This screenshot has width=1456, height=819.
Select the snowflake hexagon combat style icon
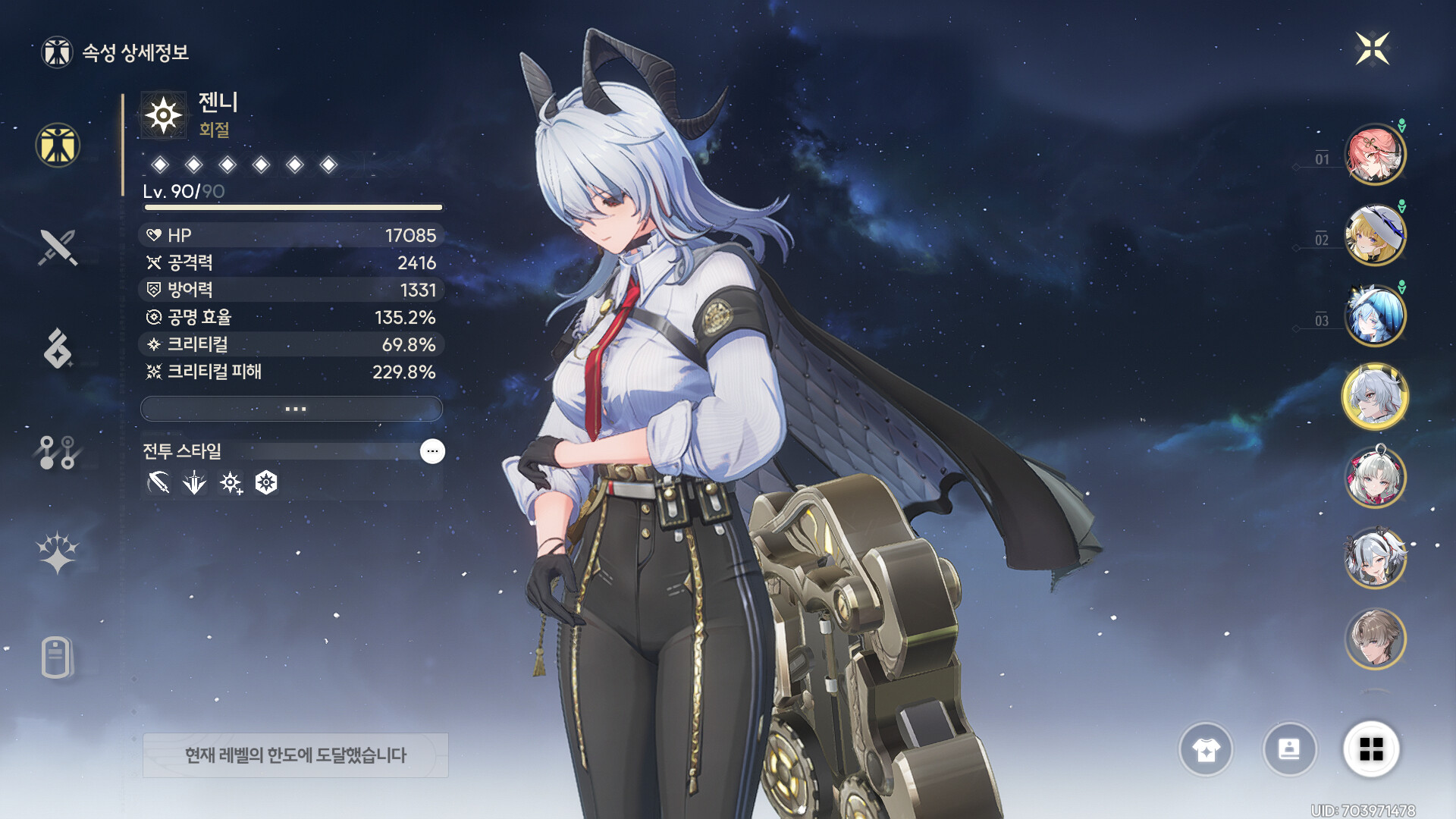click(x=266, y=482)
